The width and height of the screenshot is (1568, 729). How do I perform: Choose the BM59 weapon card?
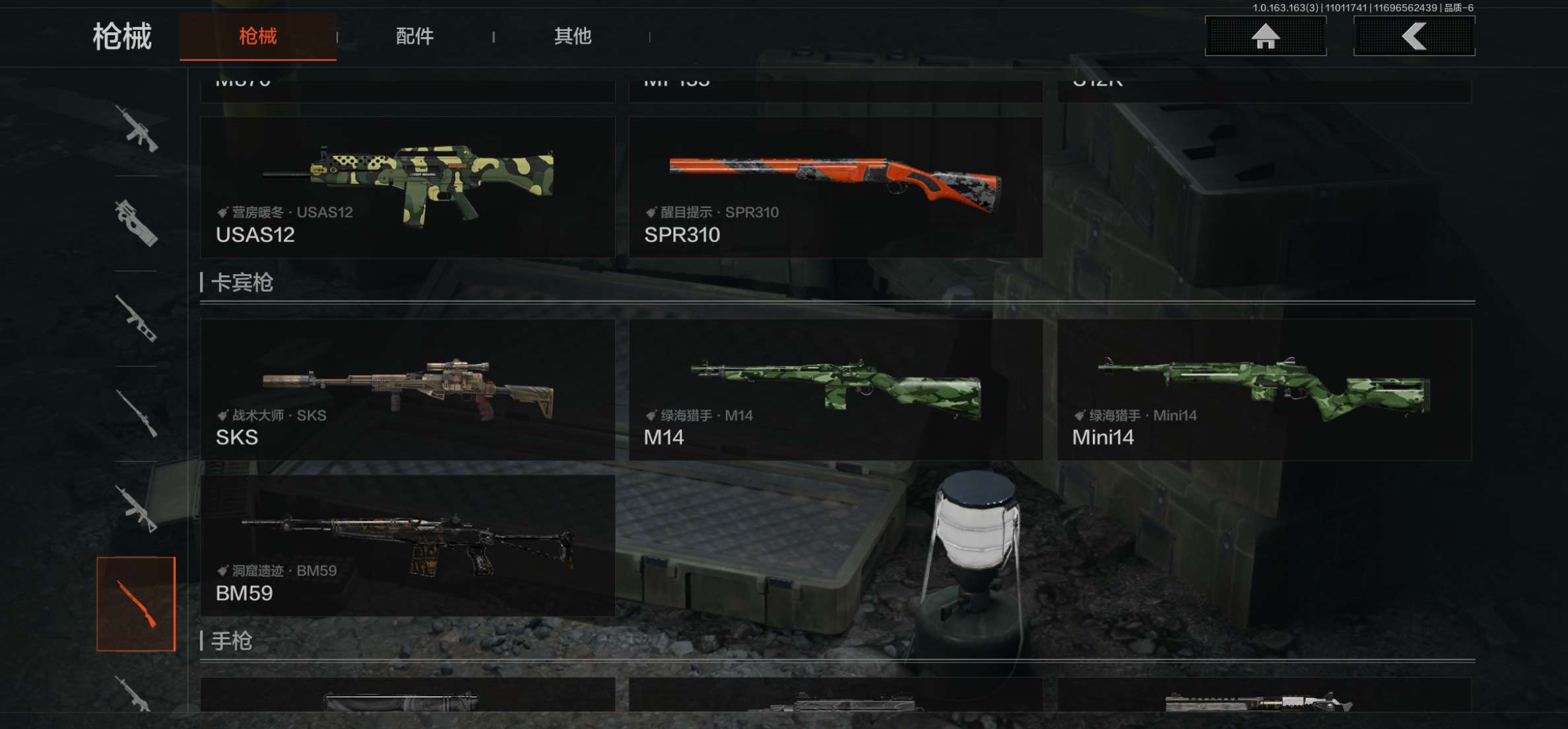[x=407, y=545]
